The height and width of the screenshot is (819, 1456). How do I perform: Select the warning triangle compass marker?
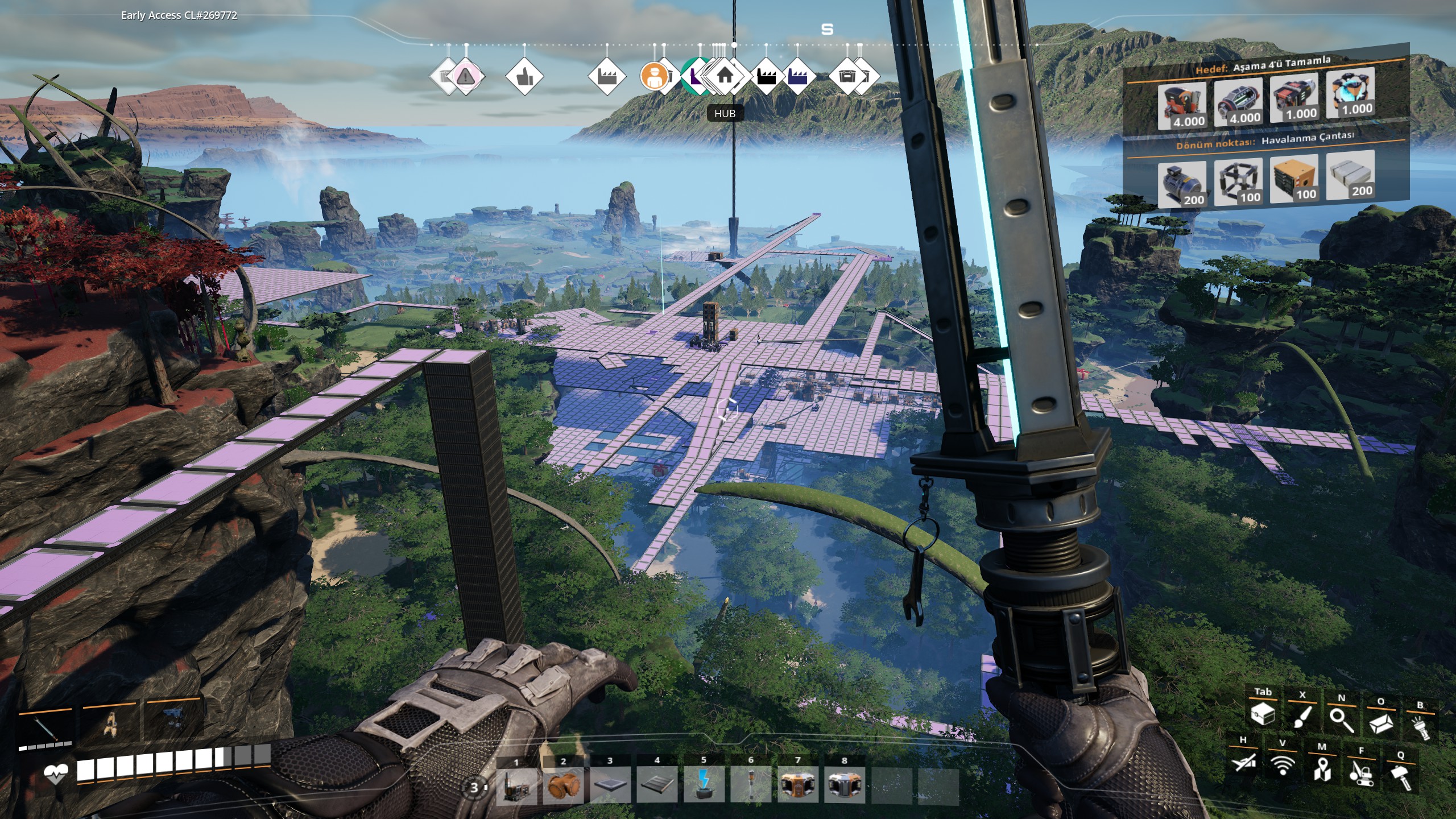pyautogui.click(x=466, y=76)
